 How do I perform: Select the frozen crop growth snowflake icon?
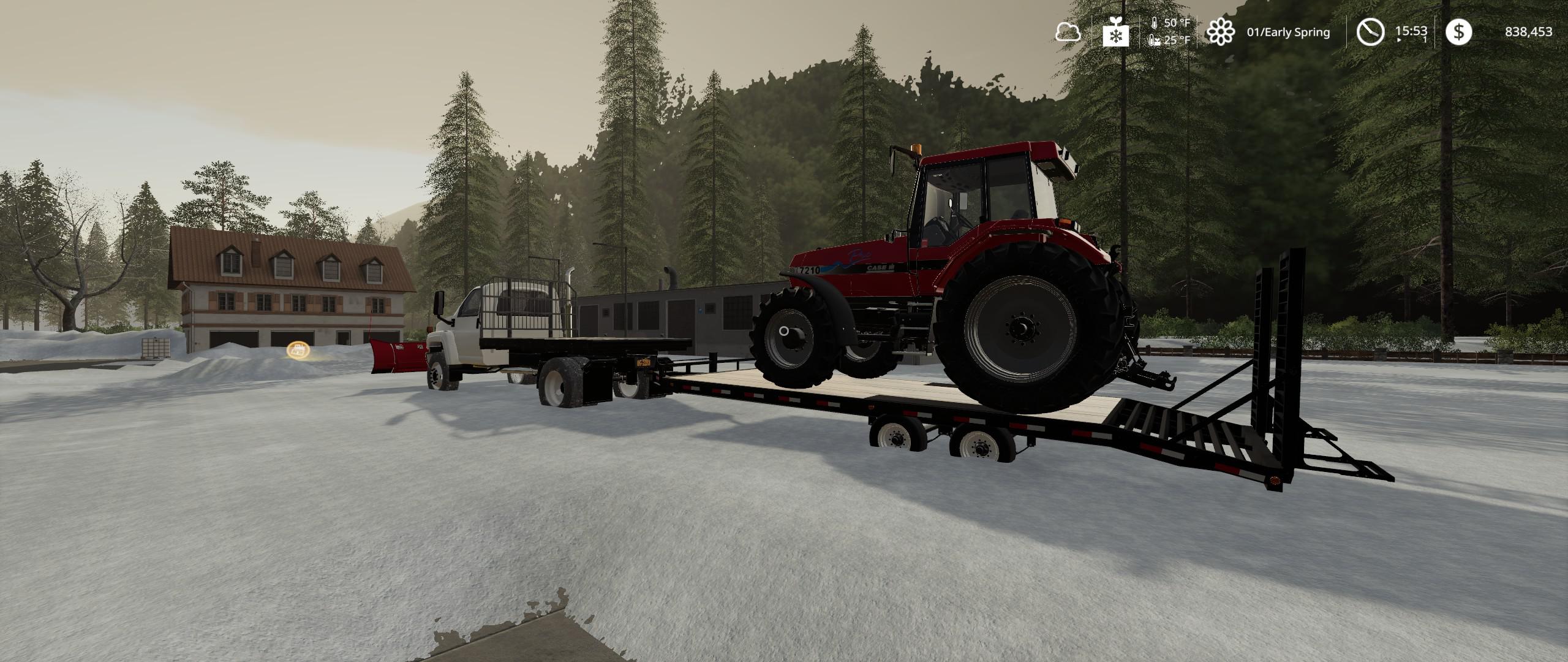pos(1115,32)
